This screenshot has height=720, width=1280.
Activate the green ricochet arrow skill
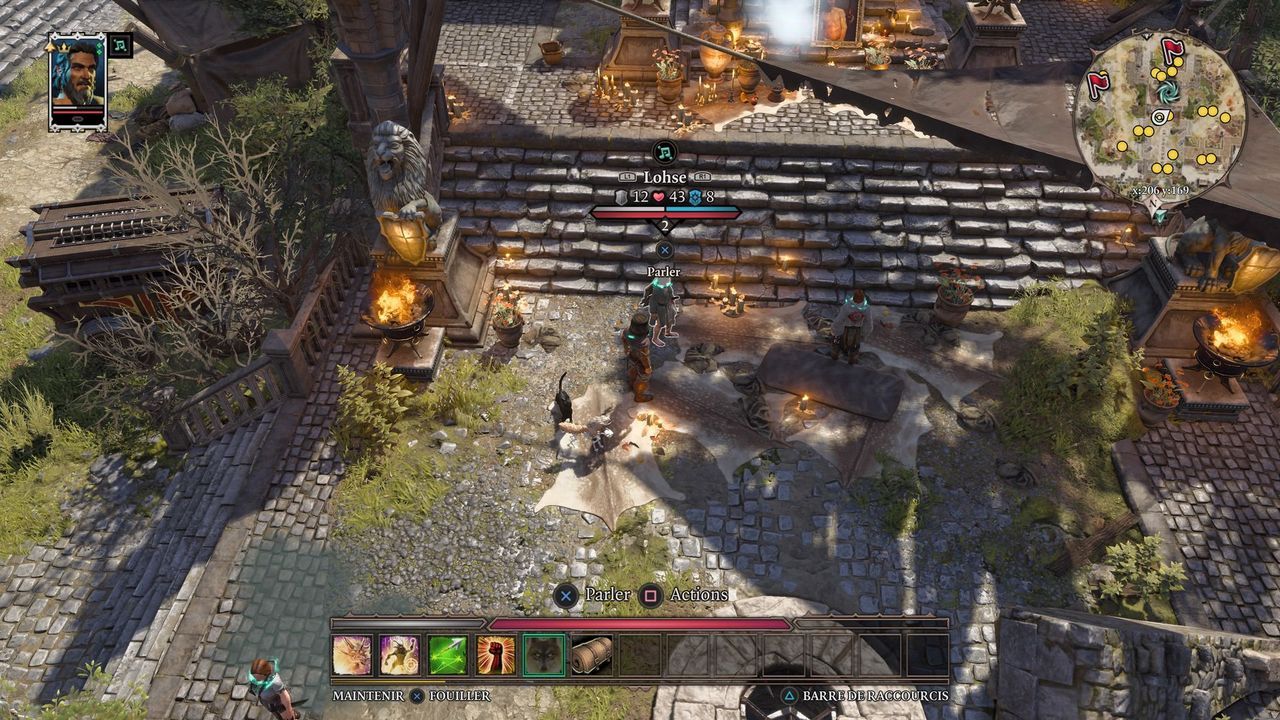point(447,655)
